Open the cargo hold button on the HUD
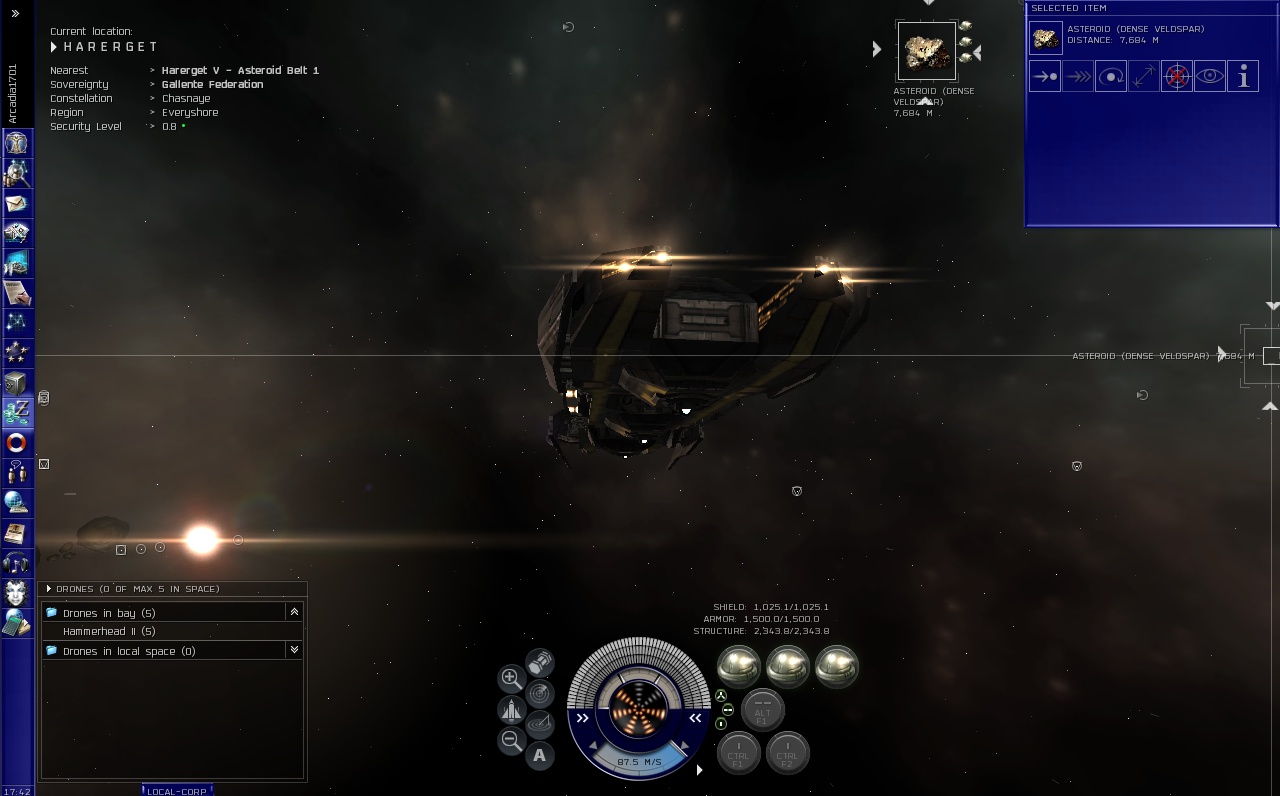 (540, 662)
